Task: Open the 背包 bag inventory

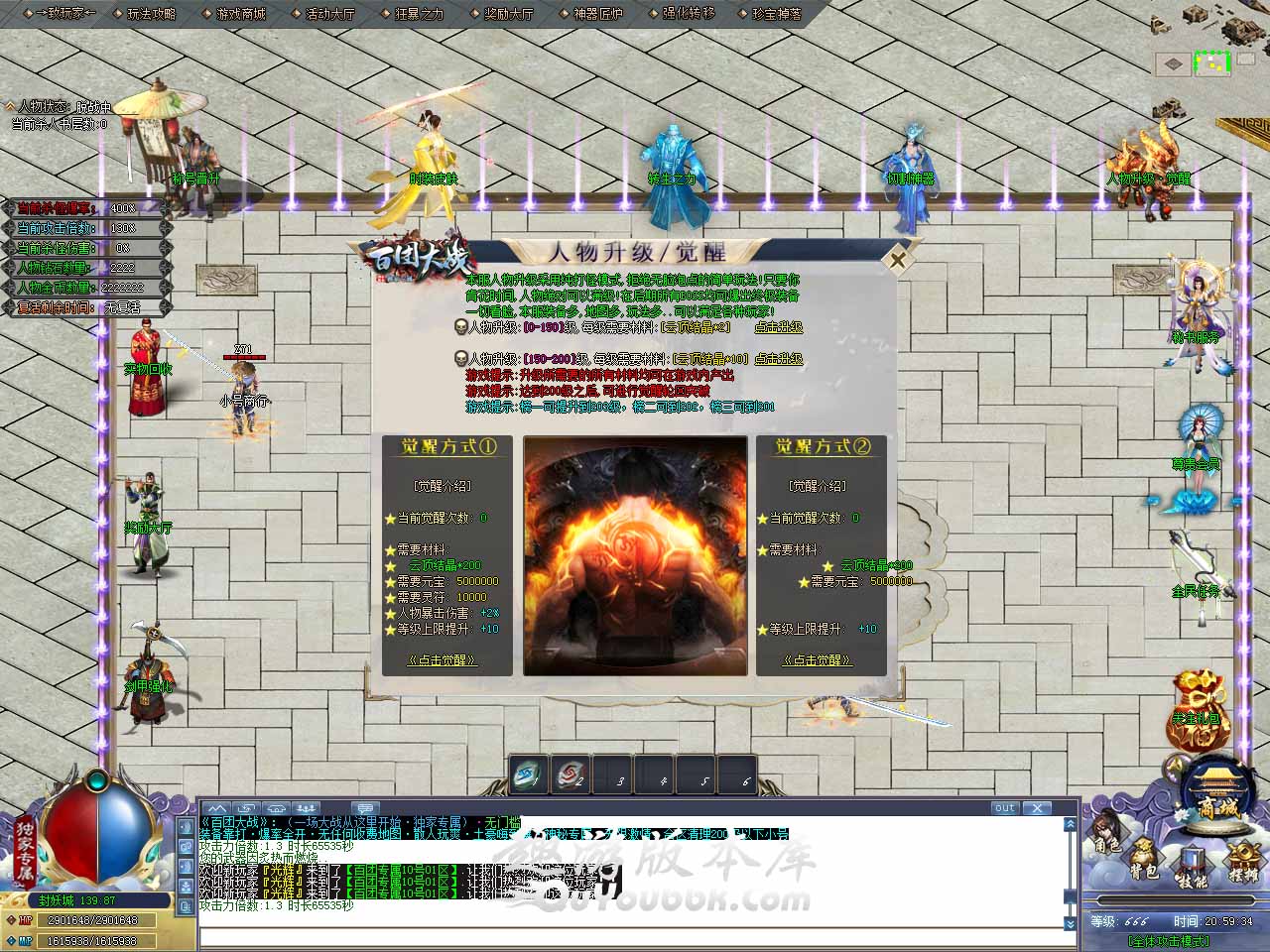Action: point(1144,861)
